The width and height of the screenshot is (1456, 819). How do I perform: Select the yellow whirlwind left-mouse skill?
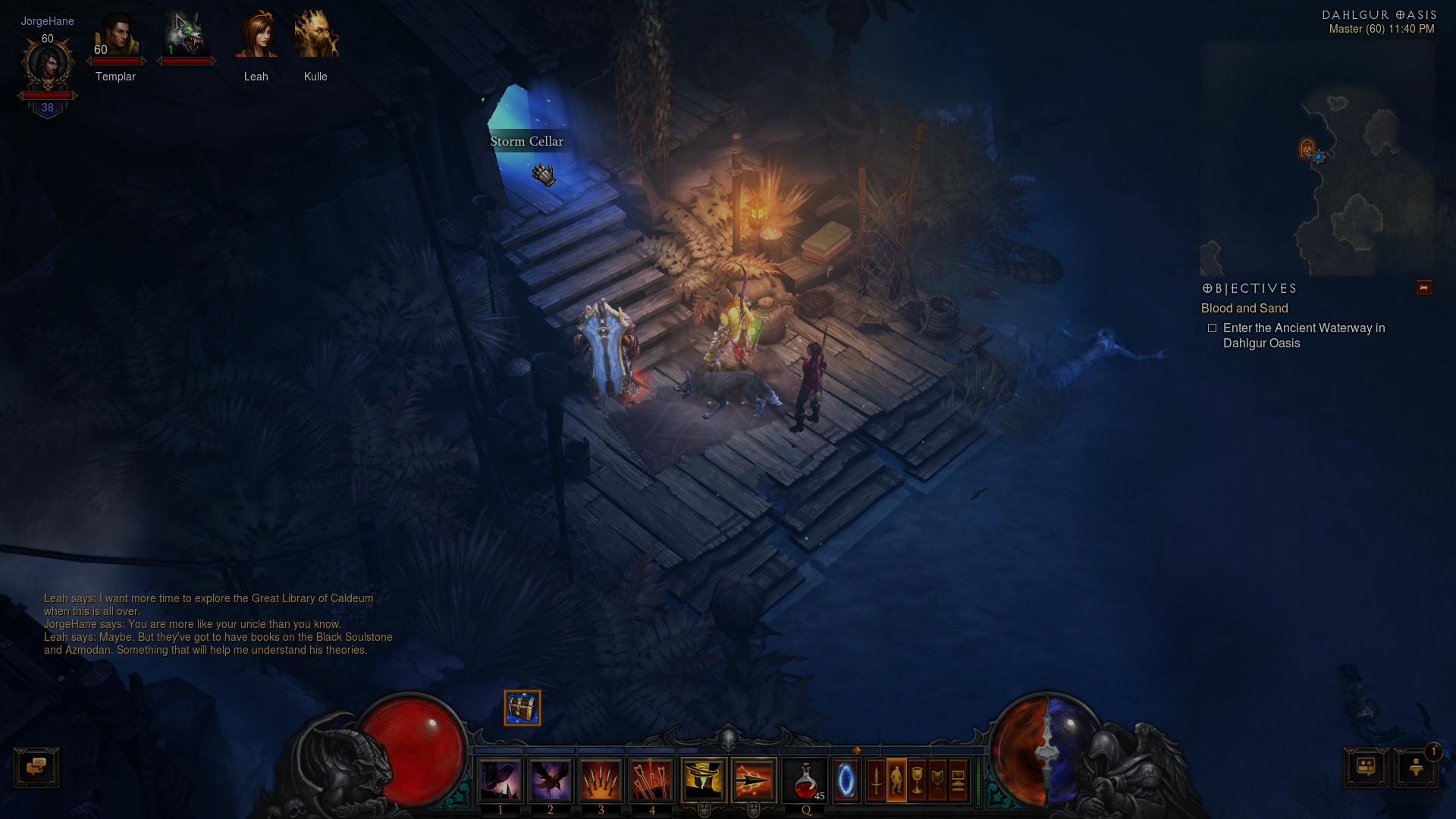(704, 780)
